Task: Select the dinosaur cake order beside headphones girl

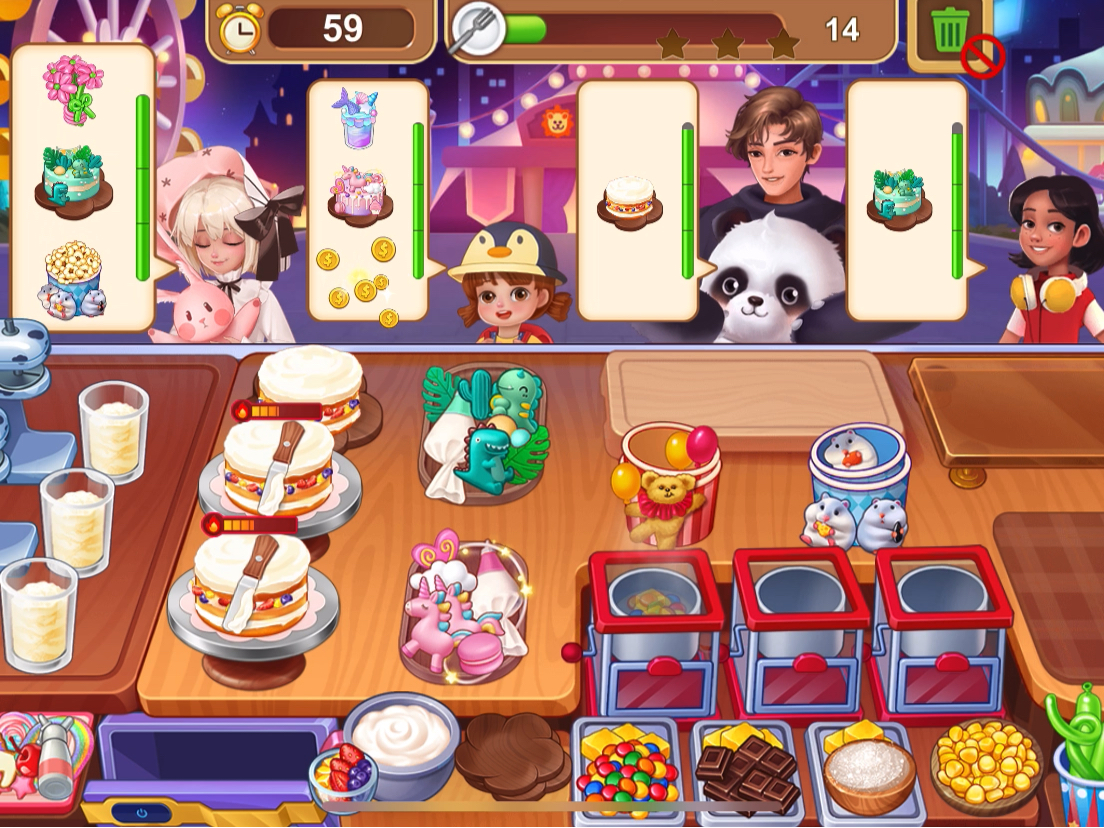Action: 898,194
